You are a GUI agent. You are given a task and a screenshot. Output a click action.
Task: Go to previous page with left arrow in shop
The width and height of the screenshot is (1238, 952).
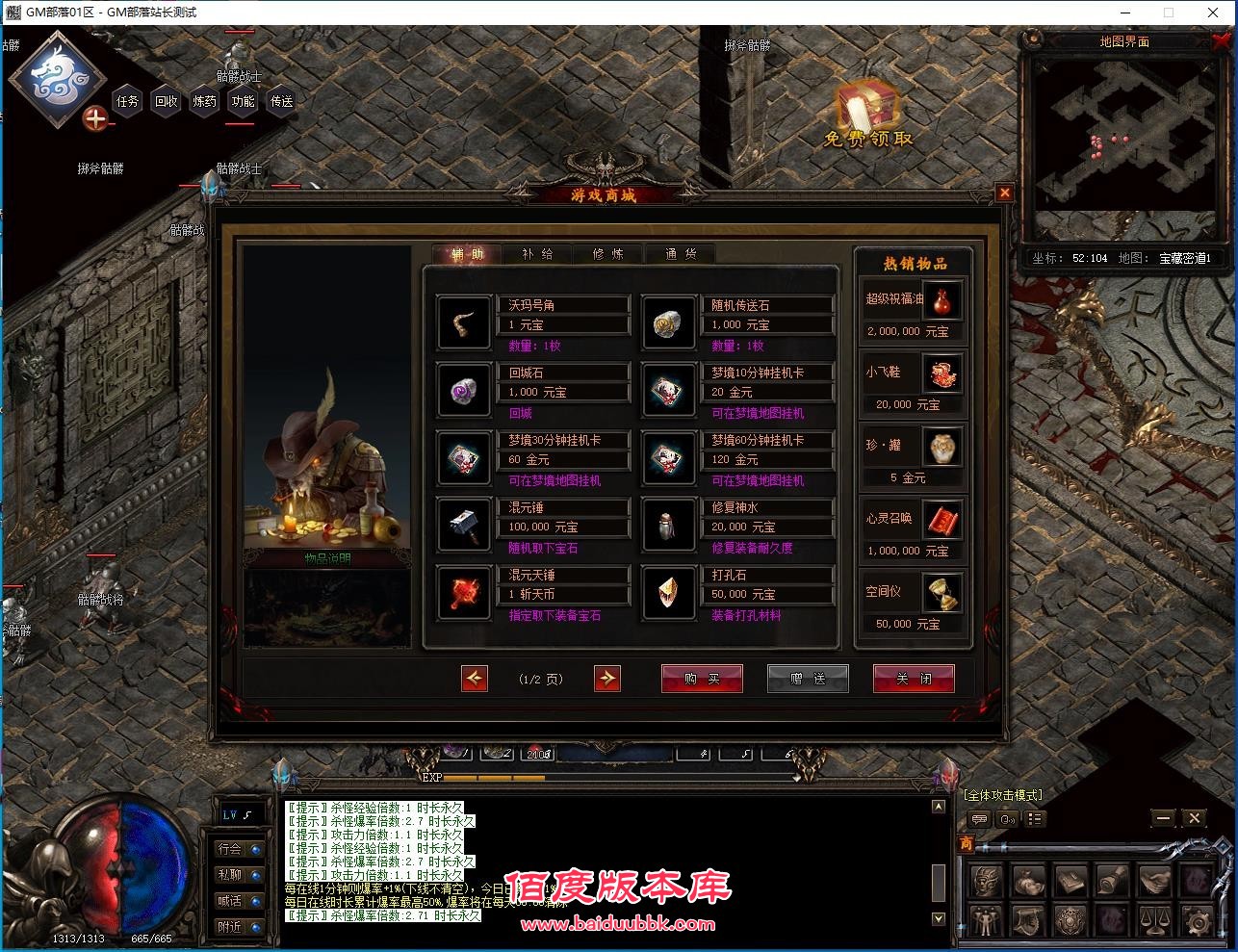474,679
